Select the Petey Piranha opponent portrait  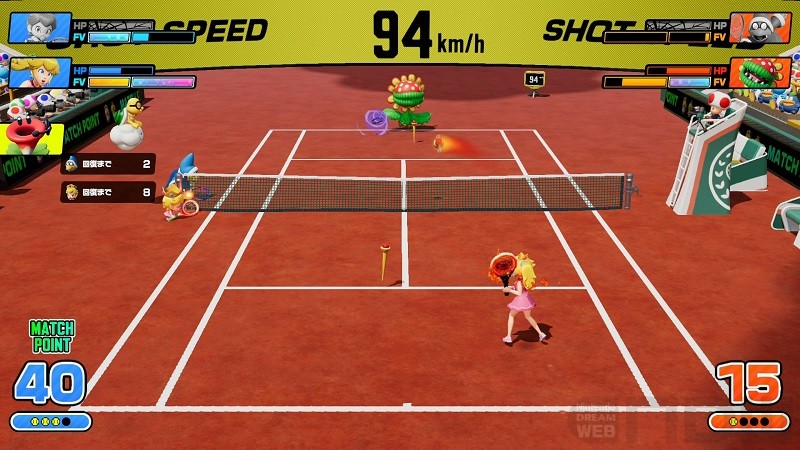pos(759,74)
